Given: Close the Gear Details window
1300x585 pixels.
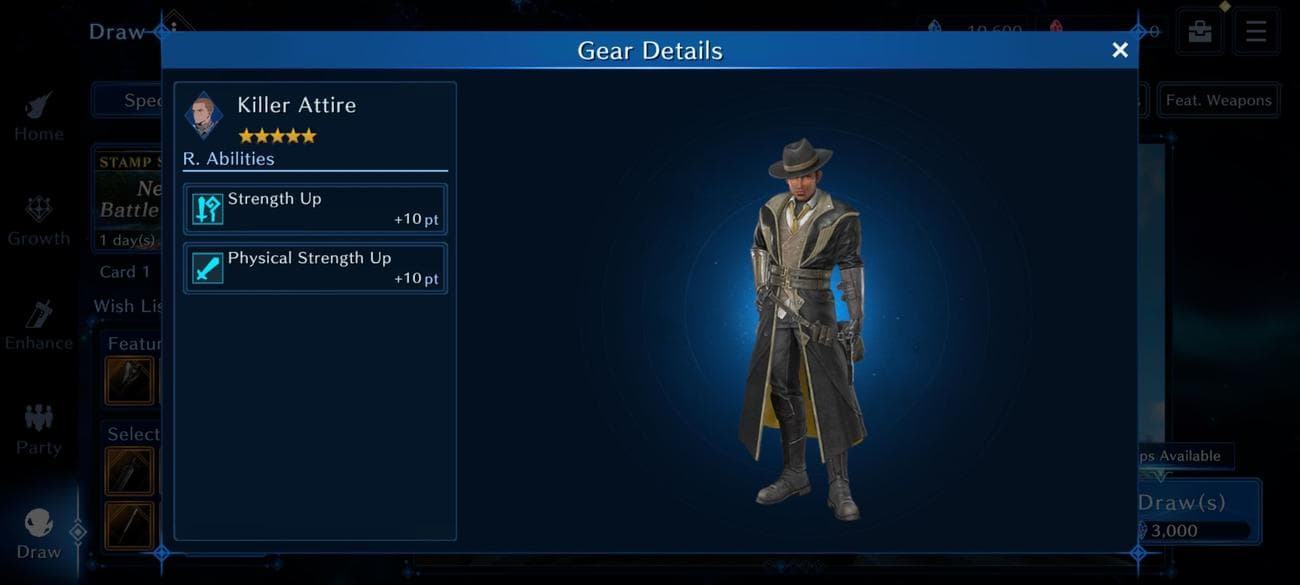Looking at the screenshot, I should tap(1120, 50).
